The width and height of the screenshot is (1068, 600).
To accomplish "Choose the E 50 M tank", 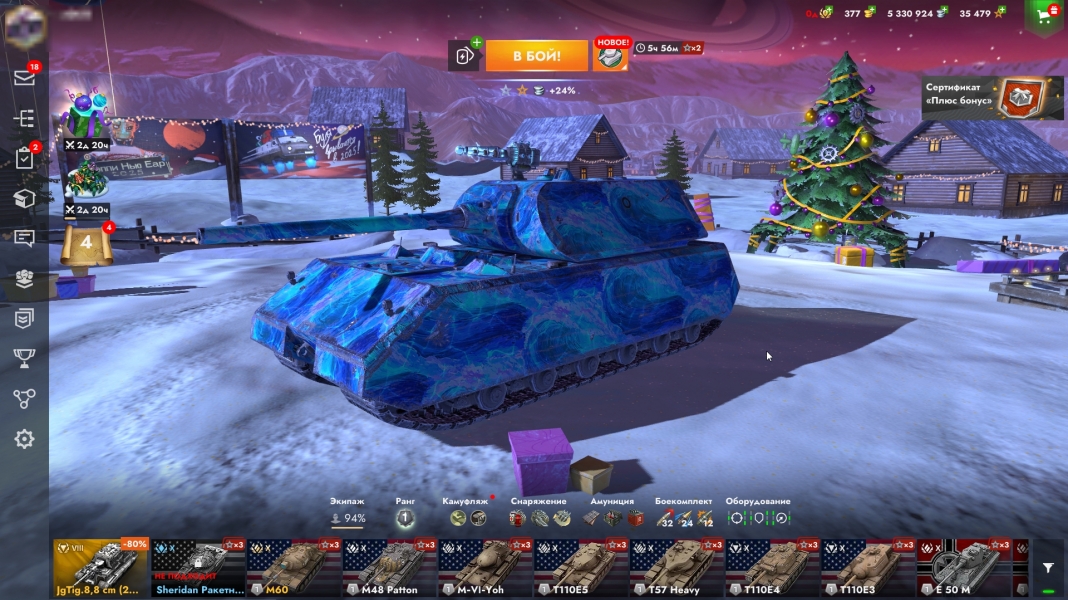I will tap(964, 567).
